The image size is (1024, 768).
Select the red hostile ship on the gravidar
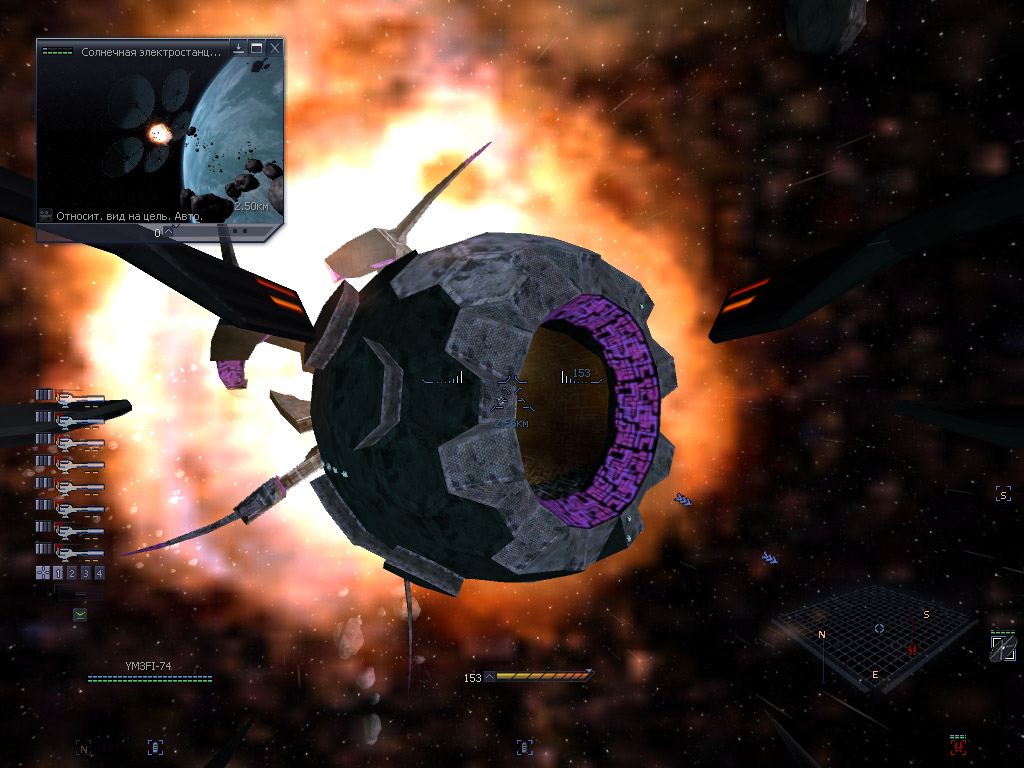(912, 648)
